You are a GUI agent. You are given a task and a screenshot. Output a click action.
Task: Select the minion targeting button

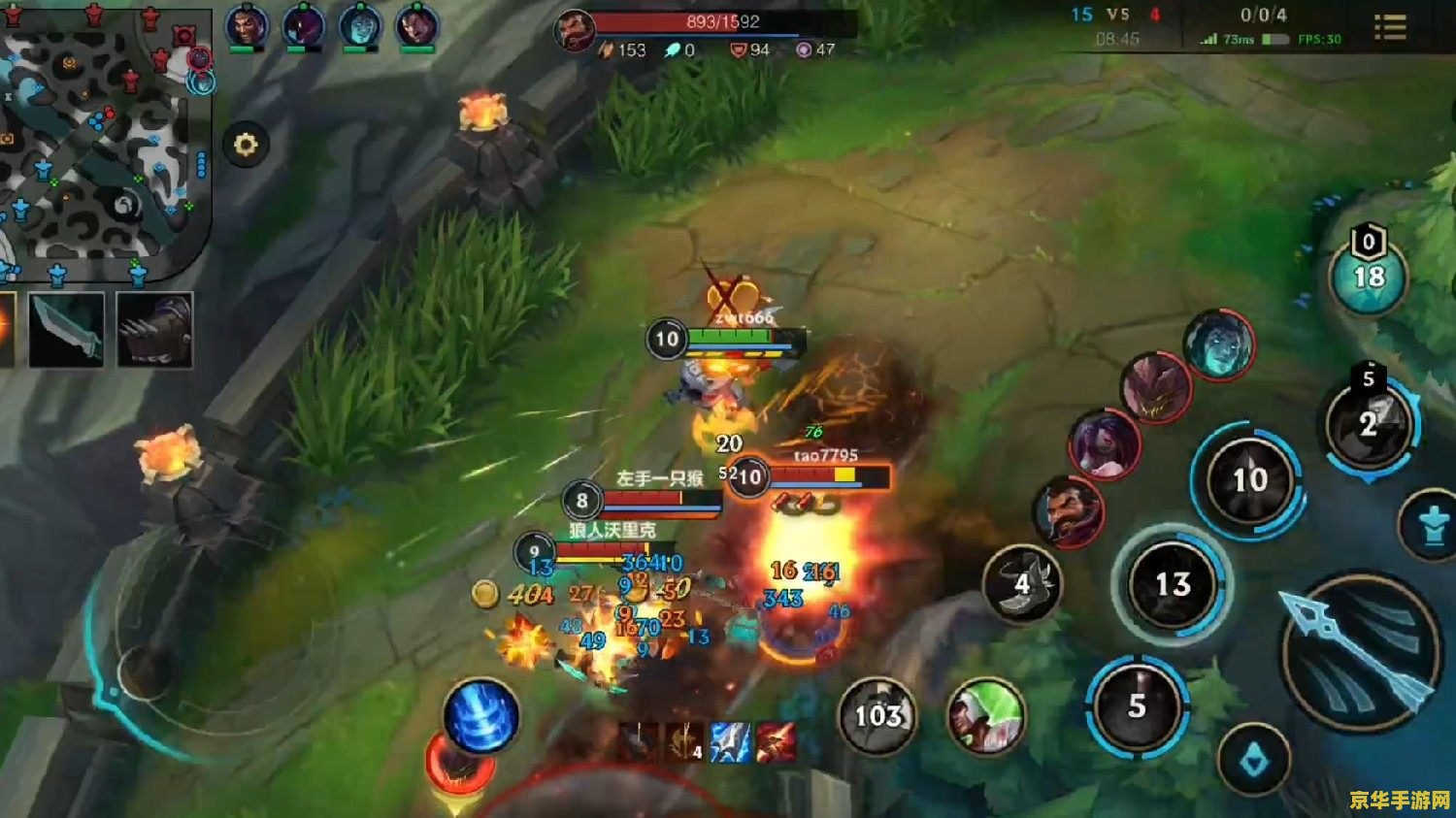point(1254,762)
